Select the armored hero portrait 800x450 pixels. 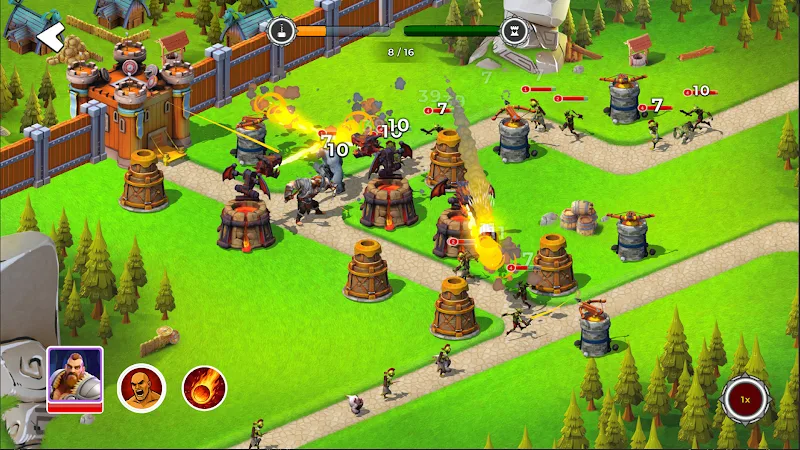click(x=74, y=378)
